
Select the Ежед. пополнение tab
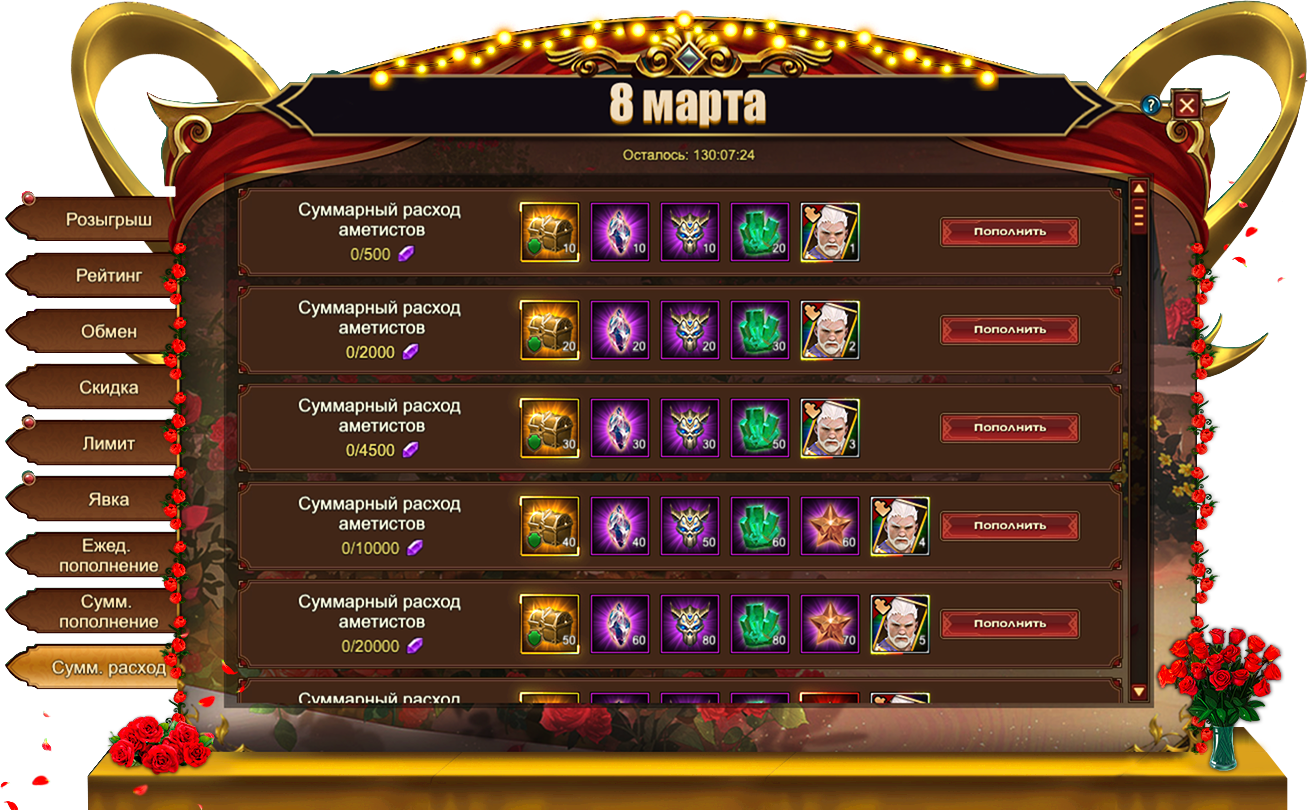click(x=108, y=555)
